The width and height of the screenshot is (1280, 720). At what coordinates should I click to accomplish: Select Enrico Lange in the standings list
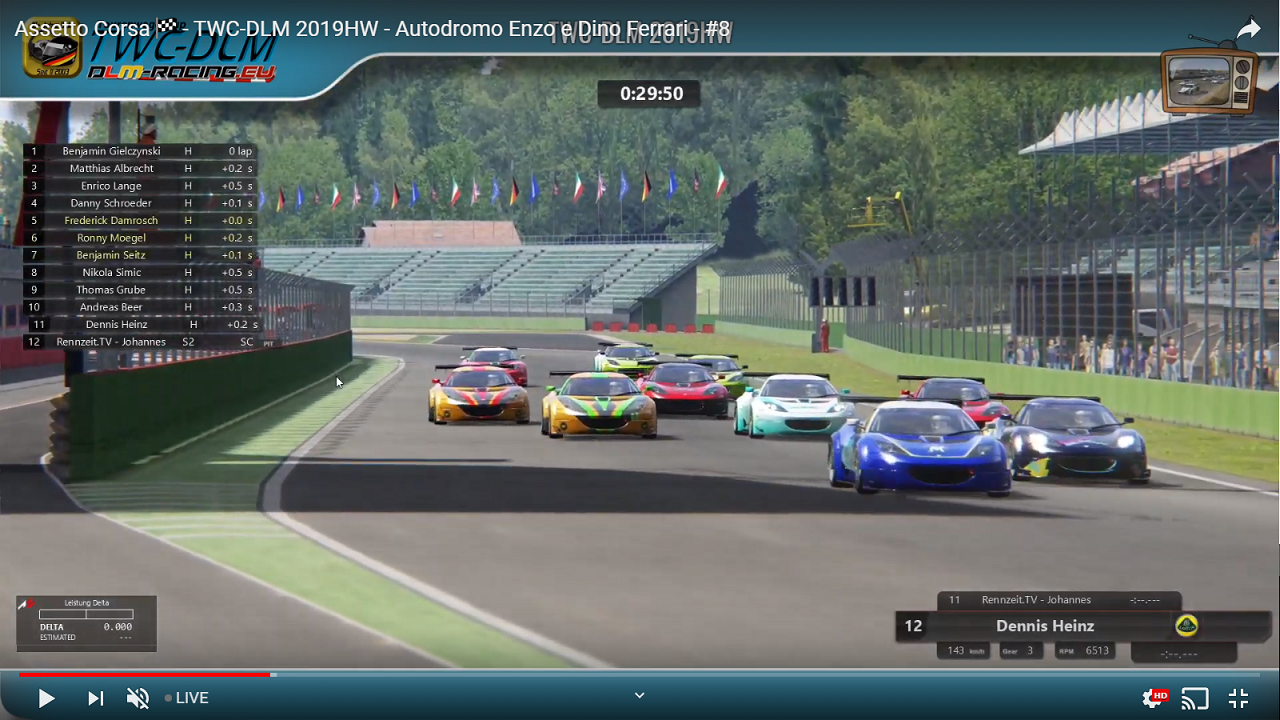point(112,186)
